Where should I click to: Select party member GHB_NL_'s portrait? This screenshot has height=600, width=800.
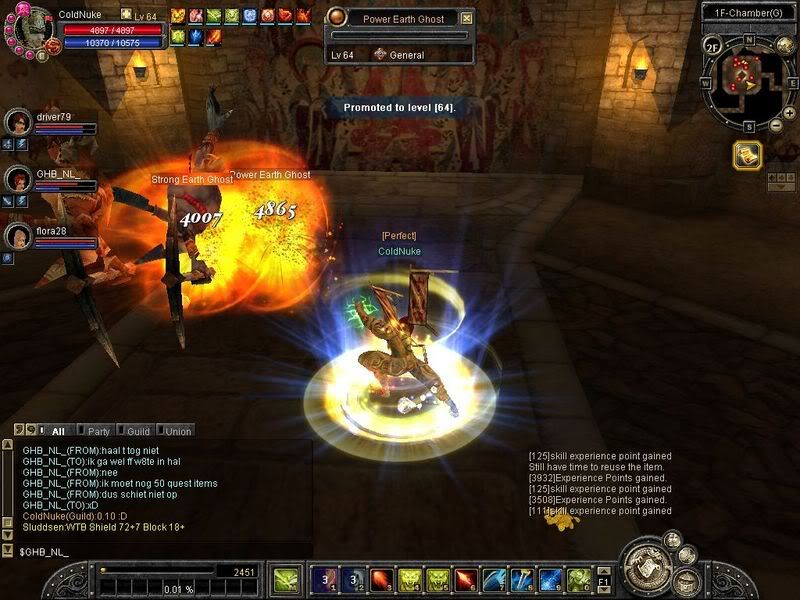pyautogui.click(x=19, y=179)
